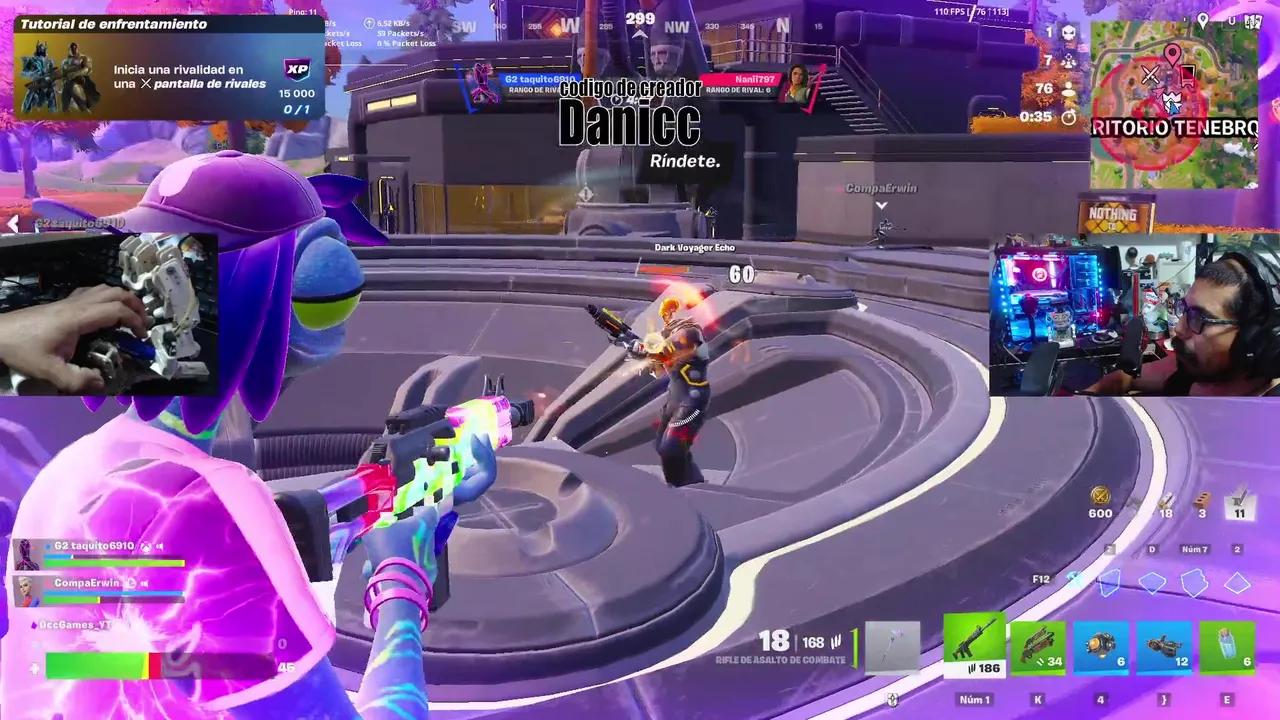
Task: Click the pickaxe harvesting tool icon
Action: click(893, 645)
